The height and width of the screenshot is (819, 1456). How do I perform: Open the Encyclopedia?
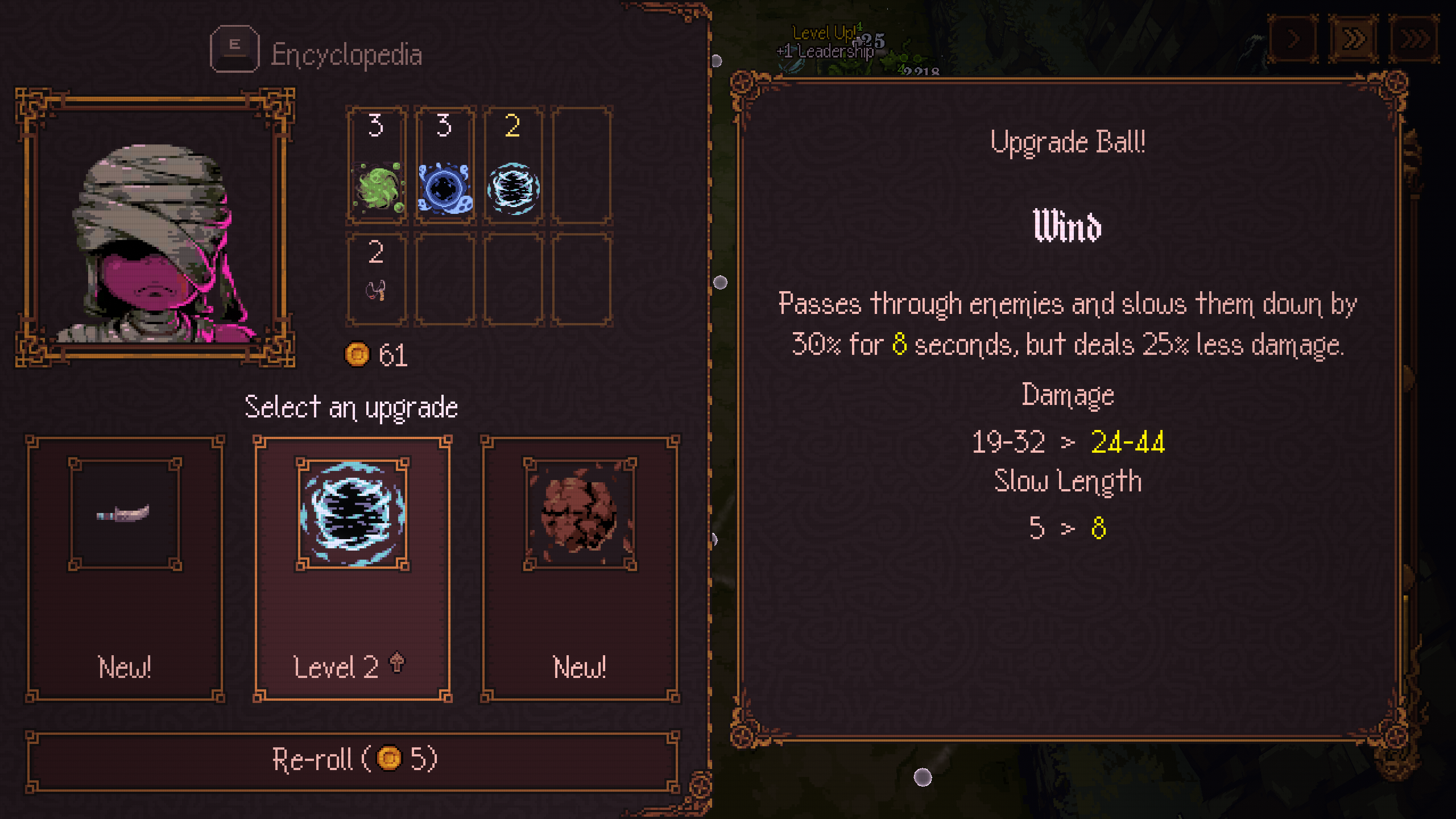coord(316,53)
